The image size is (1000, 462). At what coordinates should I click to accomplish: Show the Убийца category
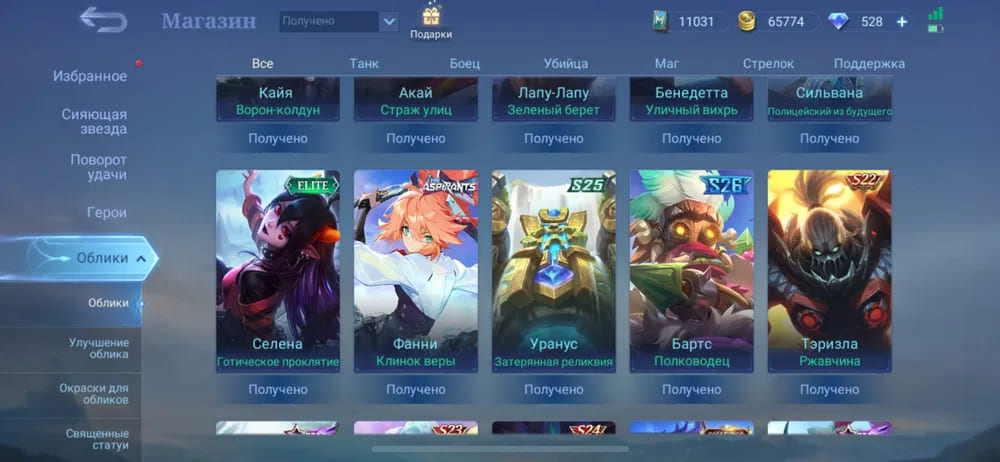tap(566, 63)
